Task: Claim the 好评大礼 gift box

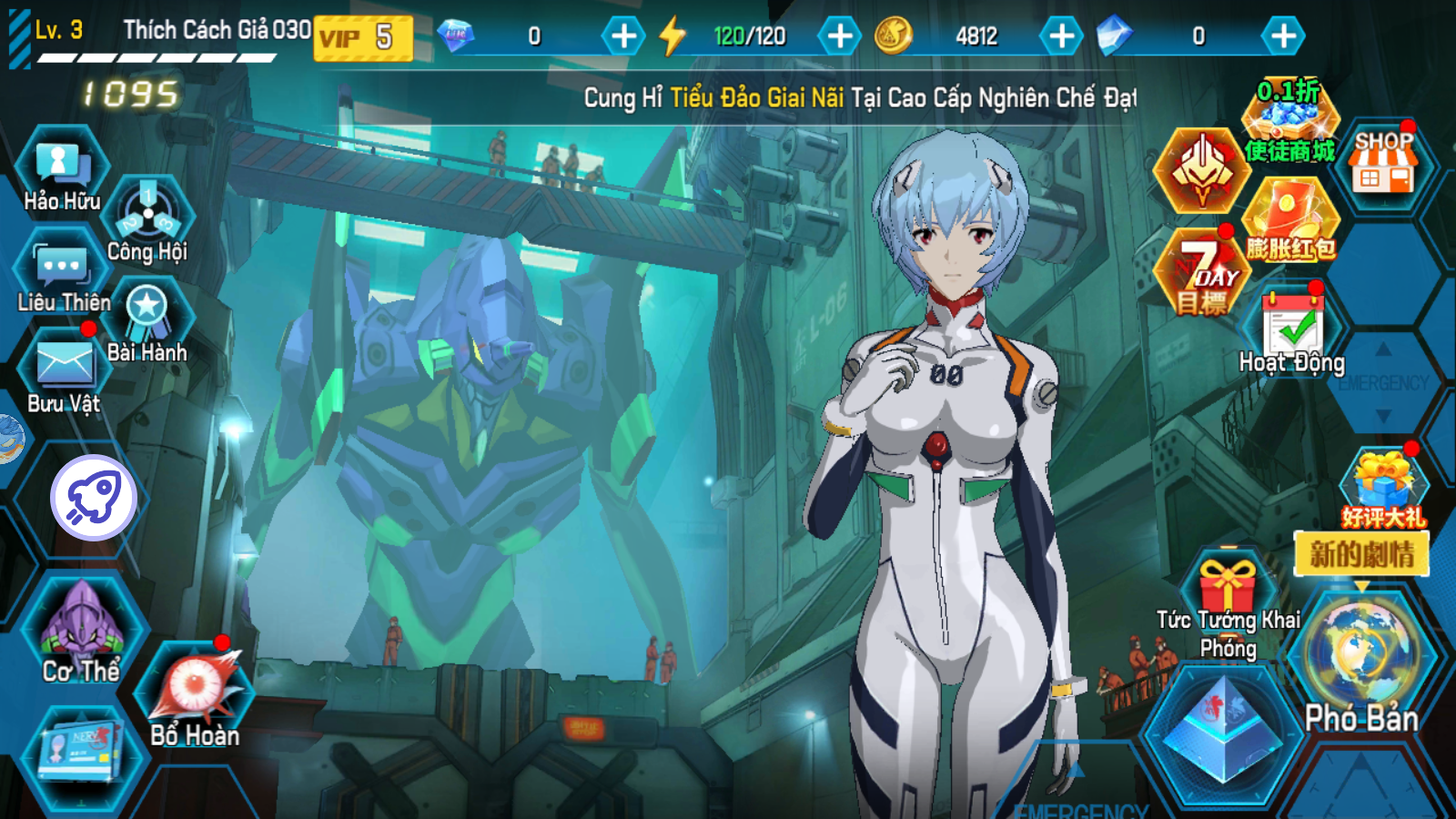Action: pos(1383,487)
